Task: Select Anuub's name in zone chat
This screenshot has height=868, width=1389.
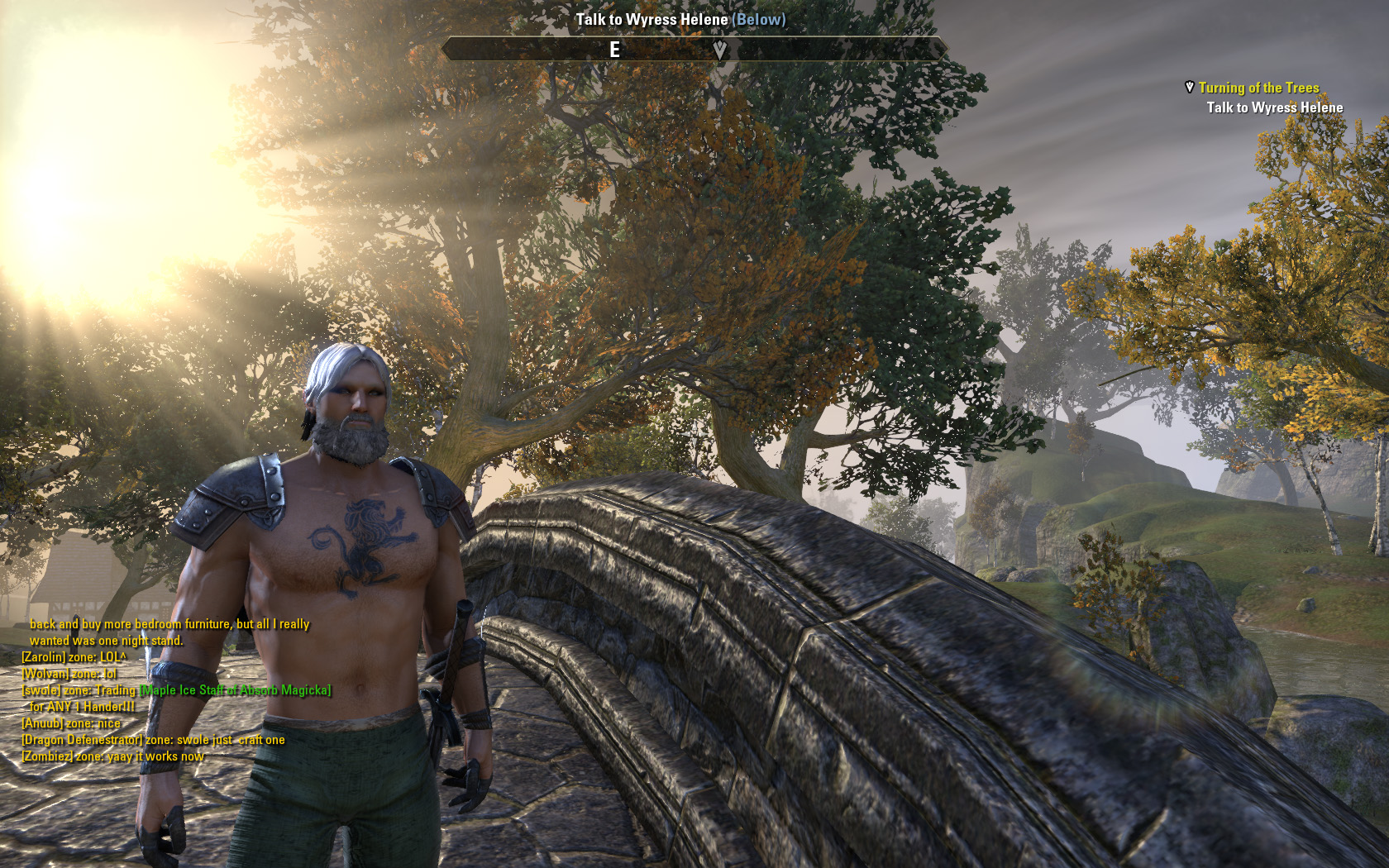Action: pos(42,723)
